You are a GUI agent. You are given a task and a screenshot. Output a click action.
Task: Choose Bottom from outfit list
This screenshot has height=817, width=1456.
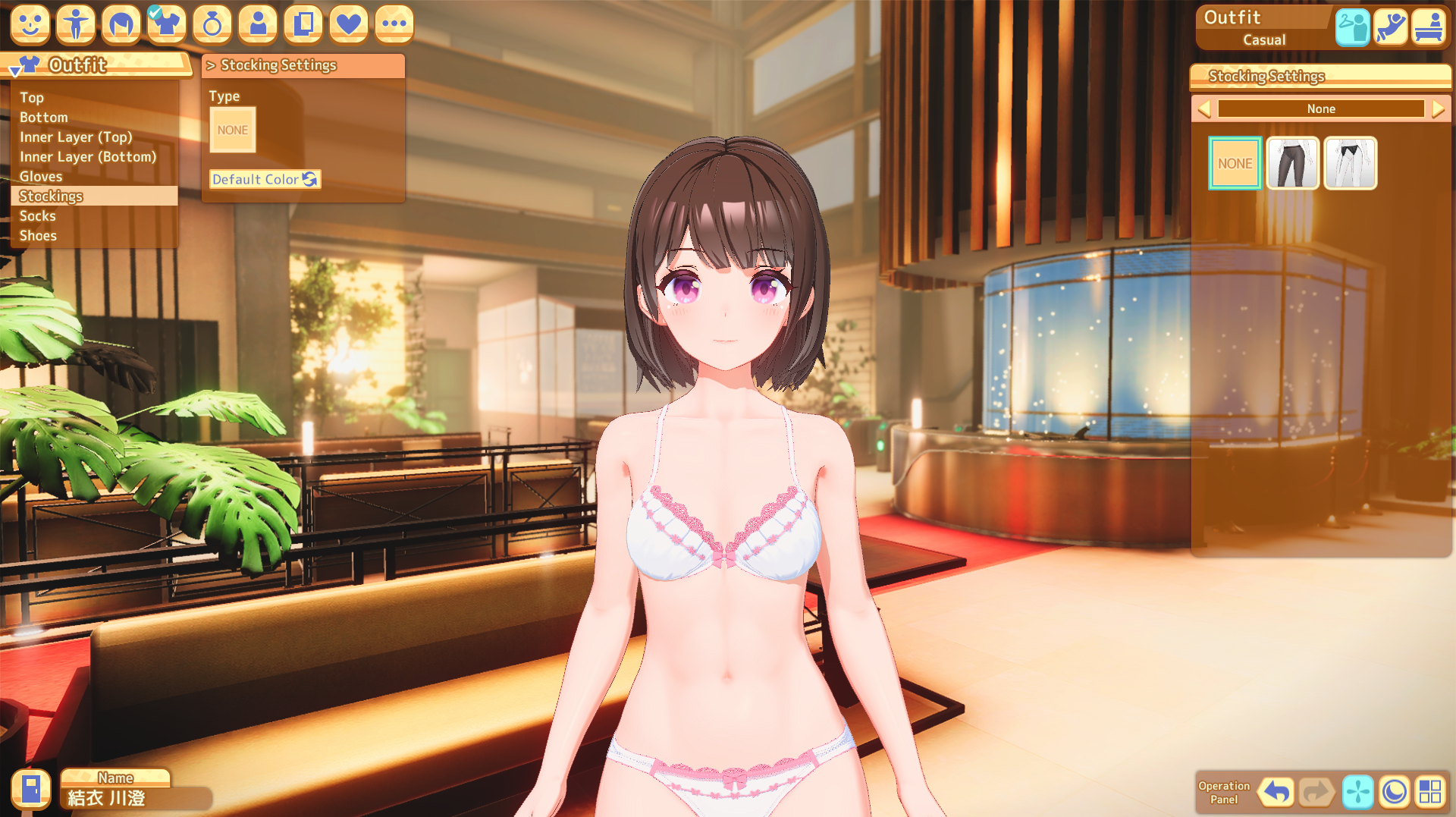pos(44,118)
